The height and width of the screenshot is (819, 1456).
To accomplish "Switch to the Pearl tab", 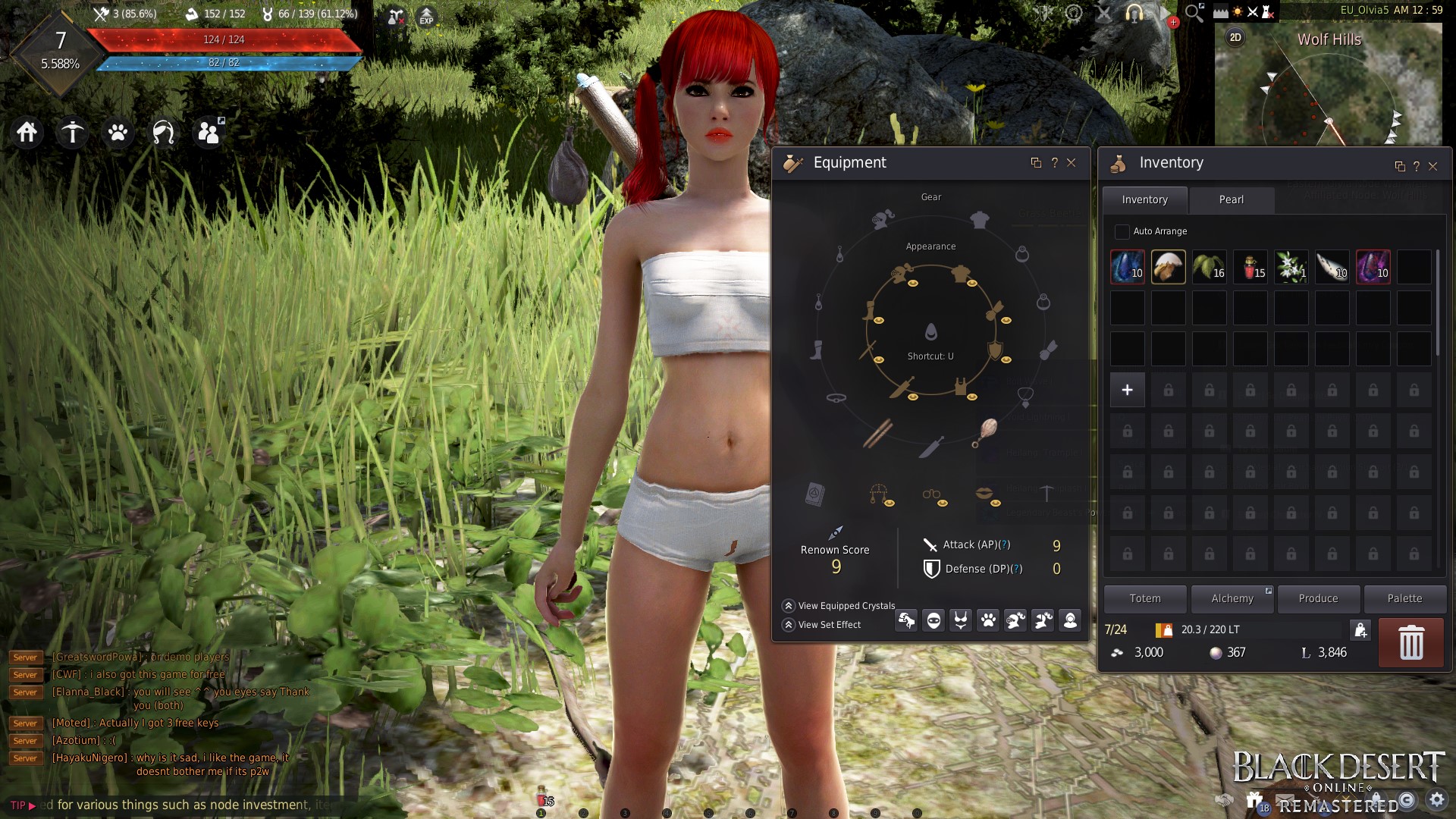I will [x=1231, y=199].
